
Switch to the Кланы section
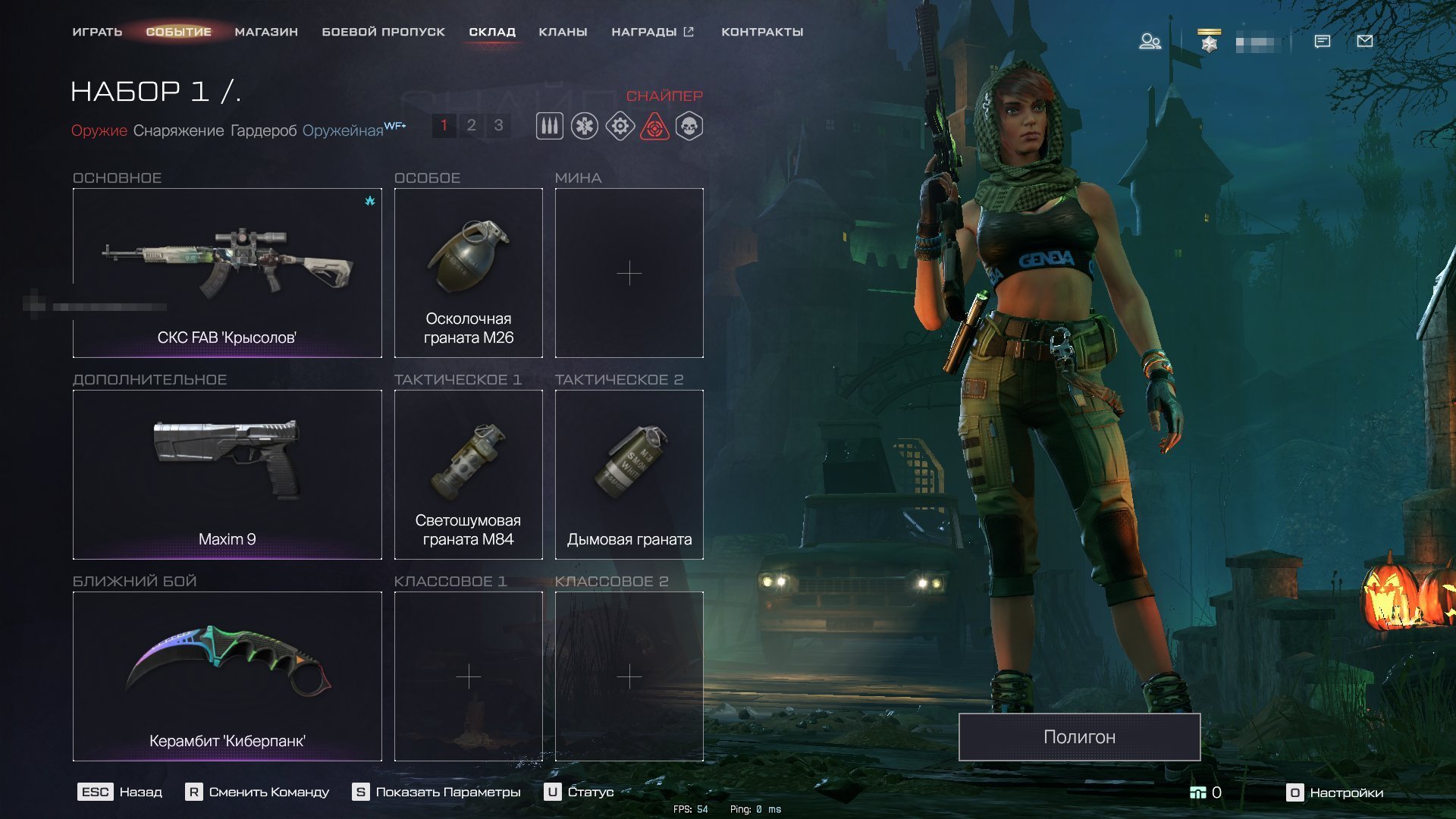click(x=563, y=32)
